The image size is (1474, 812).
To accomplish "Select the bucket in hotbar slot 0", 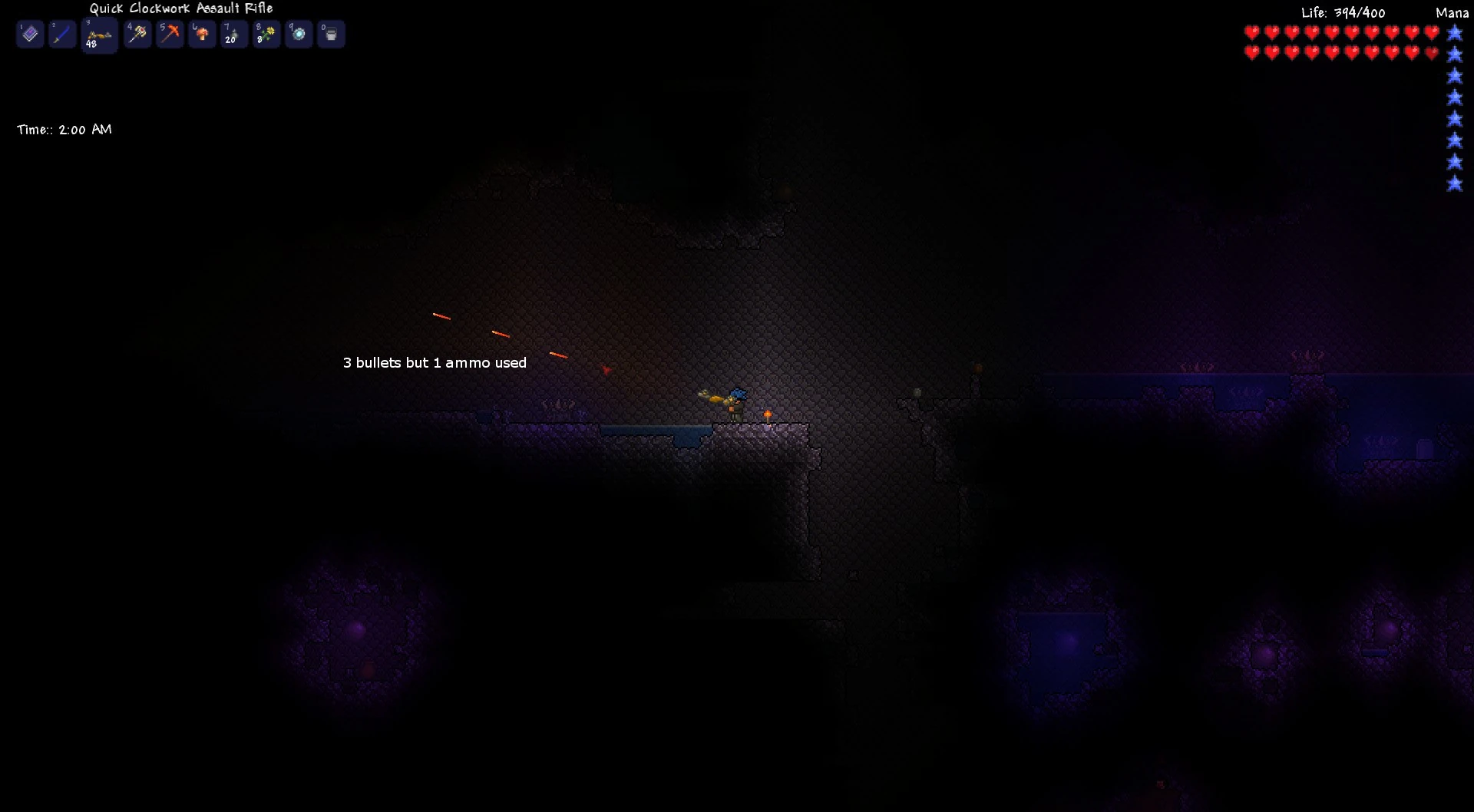I will [x=331, y=34].
